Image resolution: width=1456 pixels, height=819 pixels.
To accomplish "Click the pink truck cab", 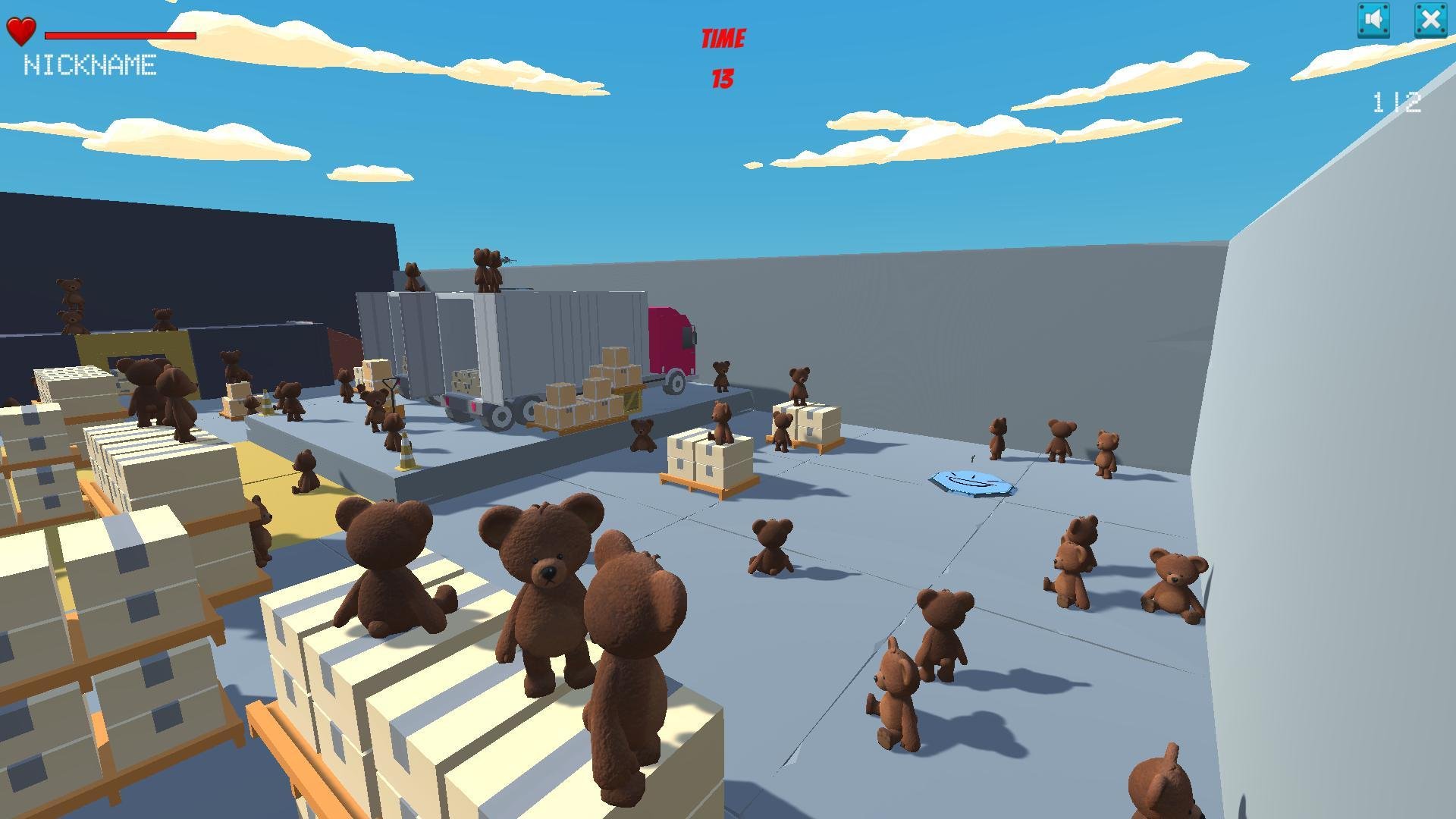I will pyautogui.click(x=672, y=341).
